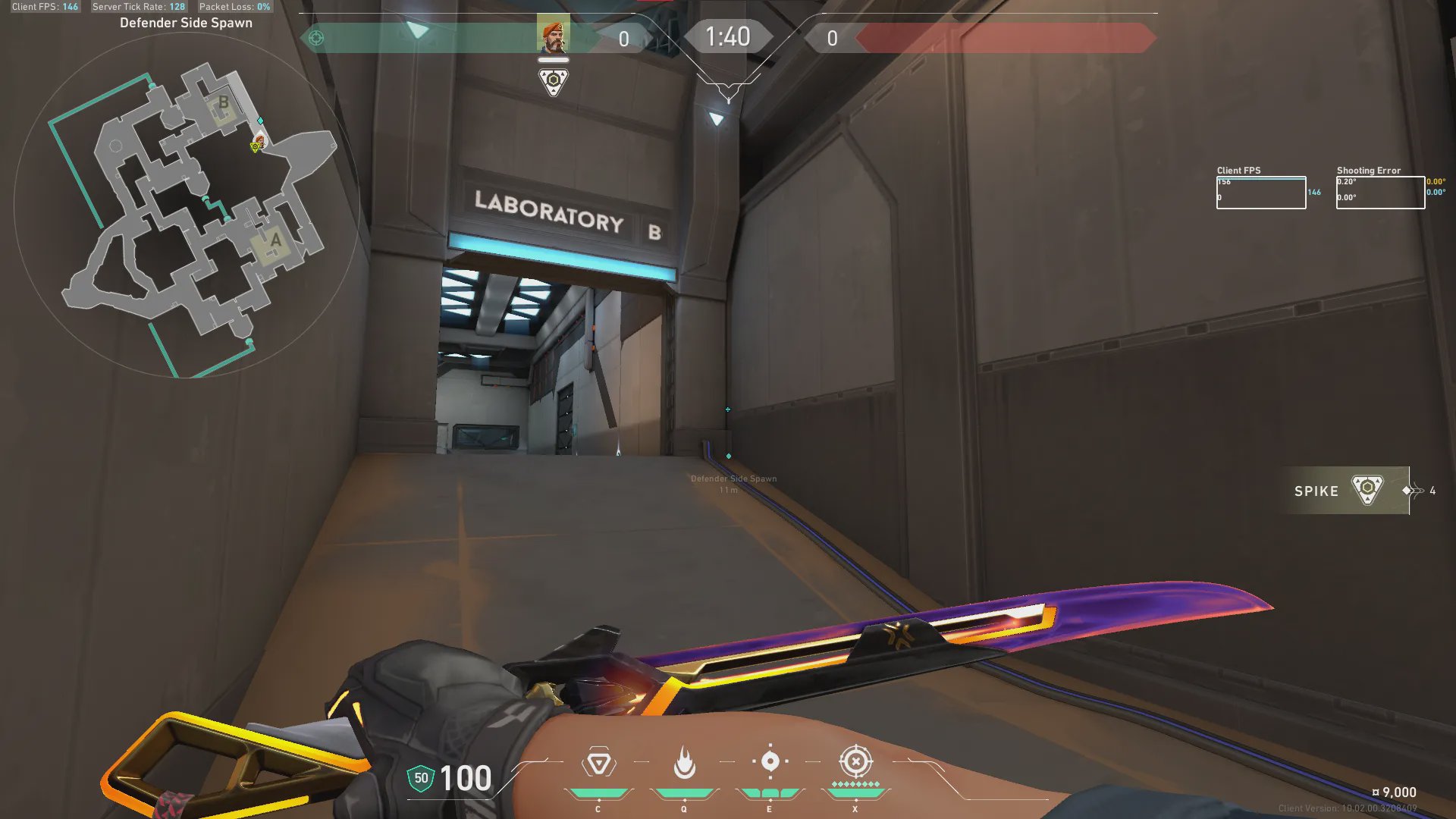This screenshot has width=1456, height=819.
Task: Select the Brimstone agent portrait in top bar
Action: (x=553, y=34)
